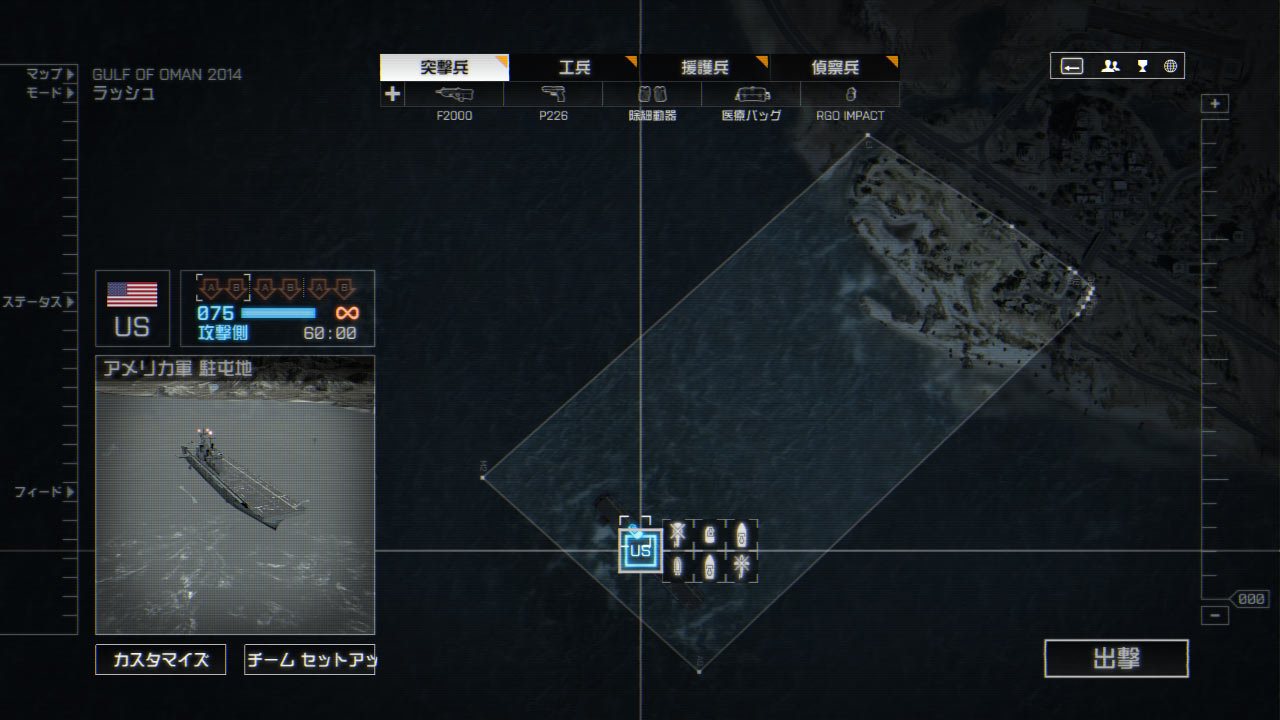This screenshot has width=1280, height=720.
Task: Switch to the 工兵 engineer tab
Action: [574, 68]
